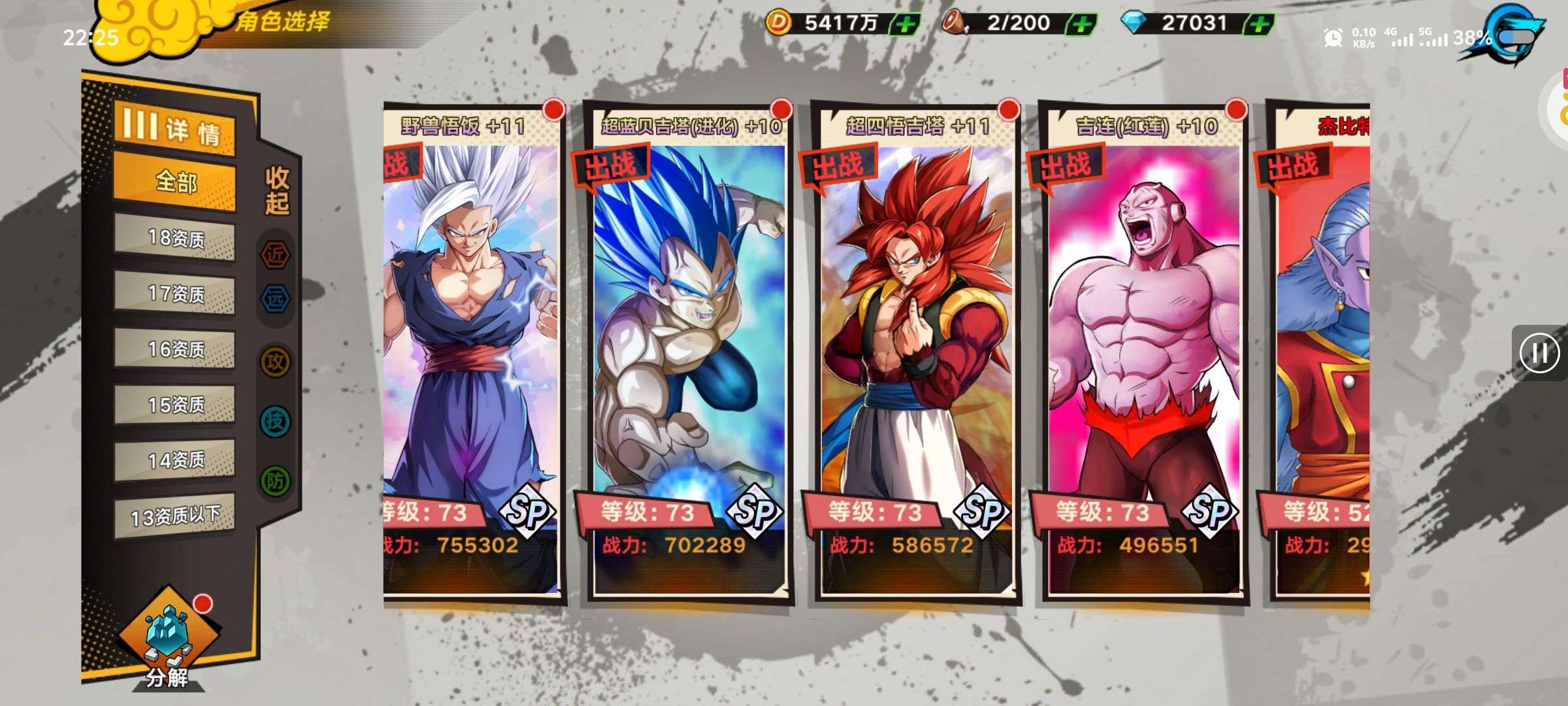
Task: Switch to the 15资质 filter
Action: (174, 405)
